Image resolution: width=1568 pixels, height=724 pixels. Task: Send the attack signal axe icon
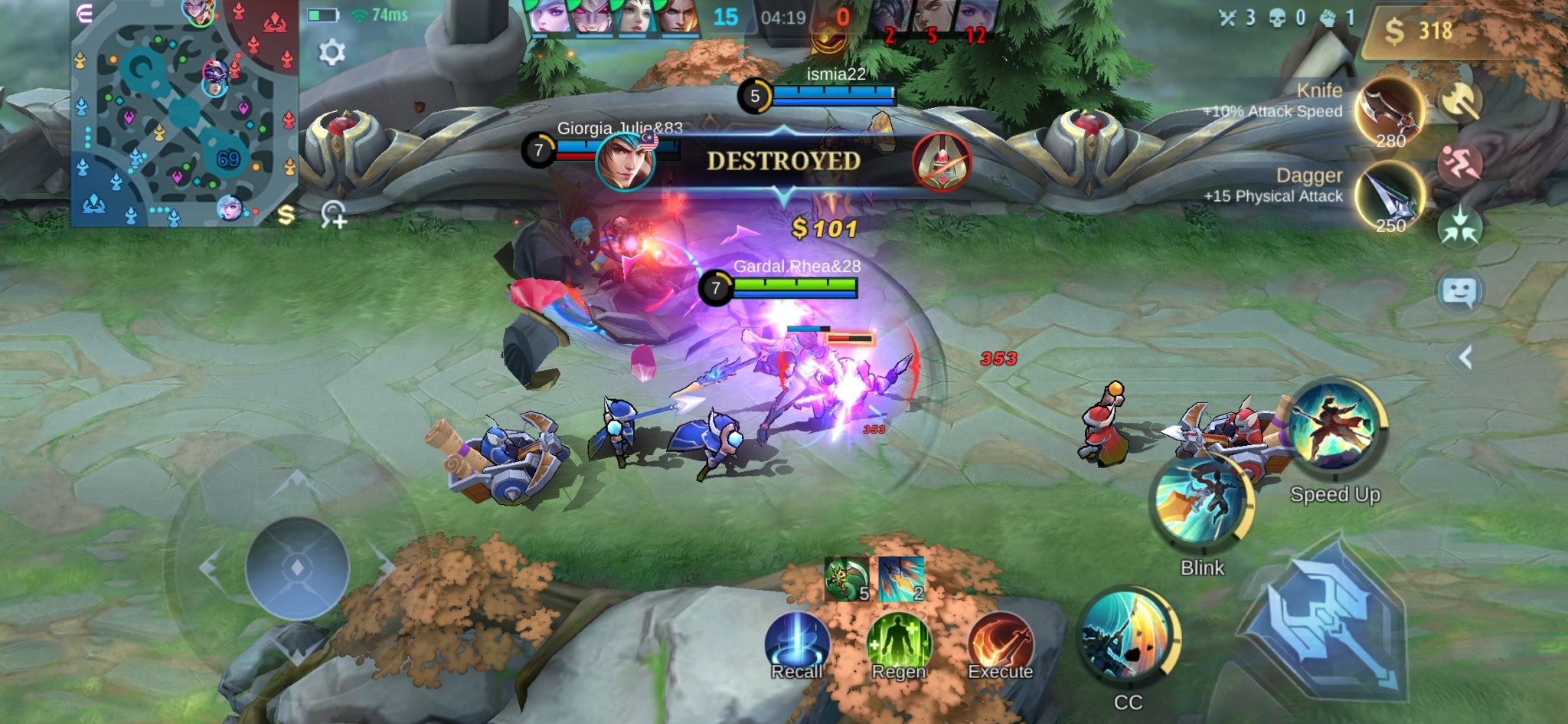point(1460,100)
